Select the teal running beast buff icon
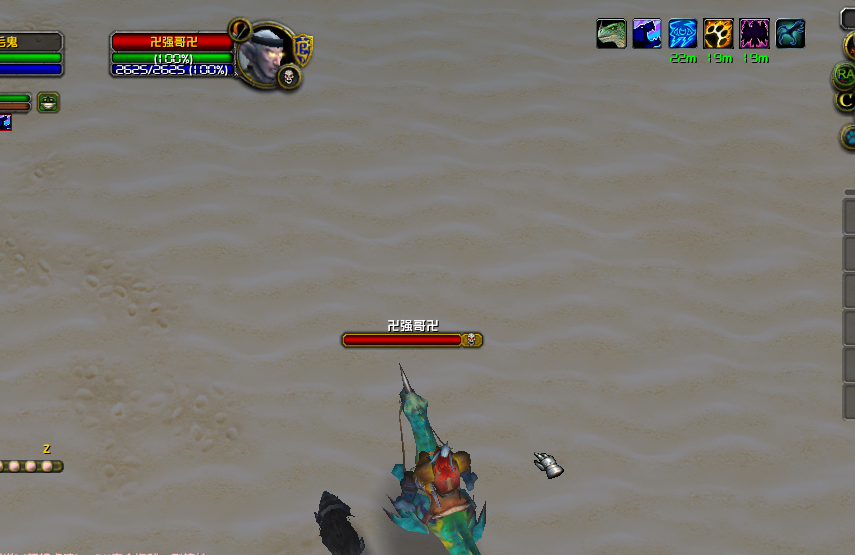The image size is (855, 555). (x=790, y=34)
